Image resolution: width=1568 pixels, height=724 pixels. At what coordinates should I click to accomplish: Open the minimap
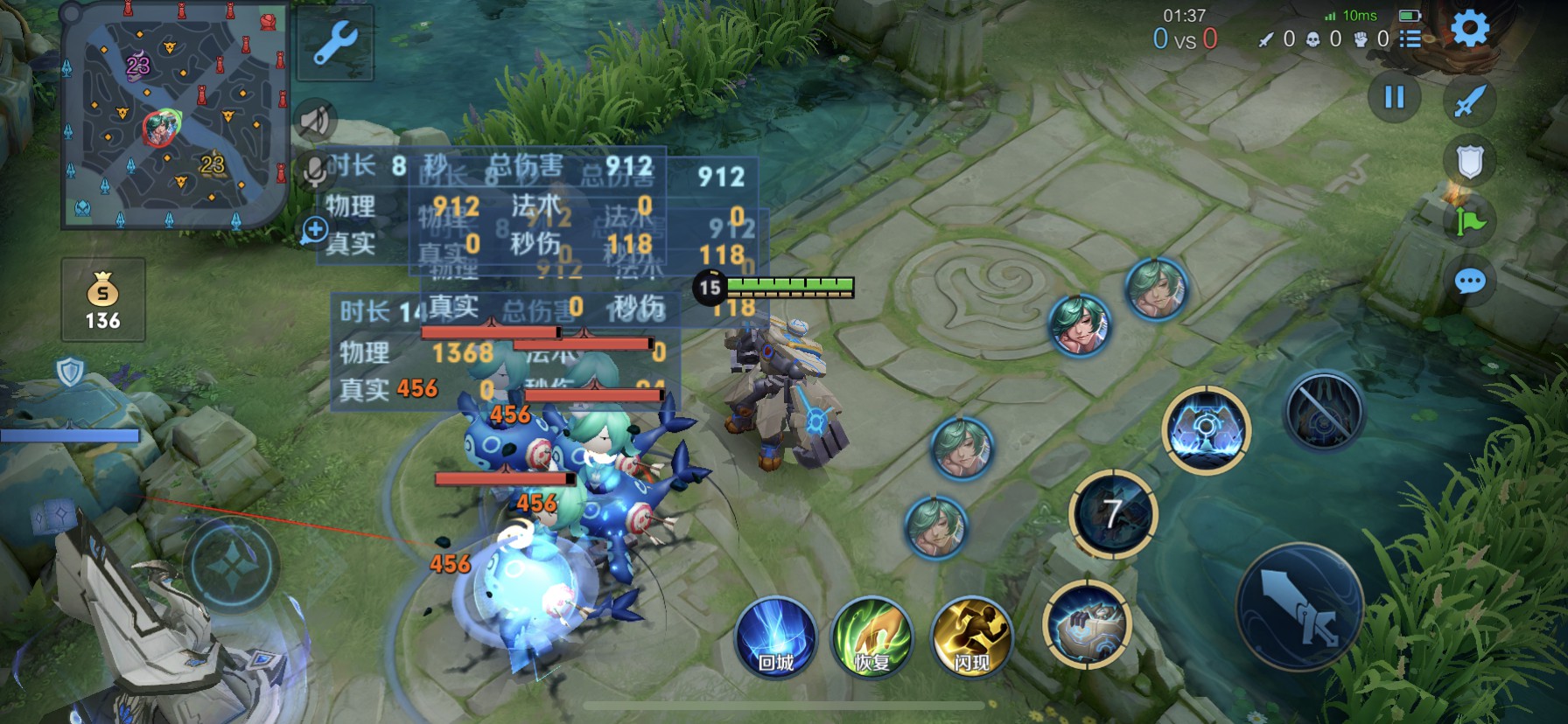(173, 115)
